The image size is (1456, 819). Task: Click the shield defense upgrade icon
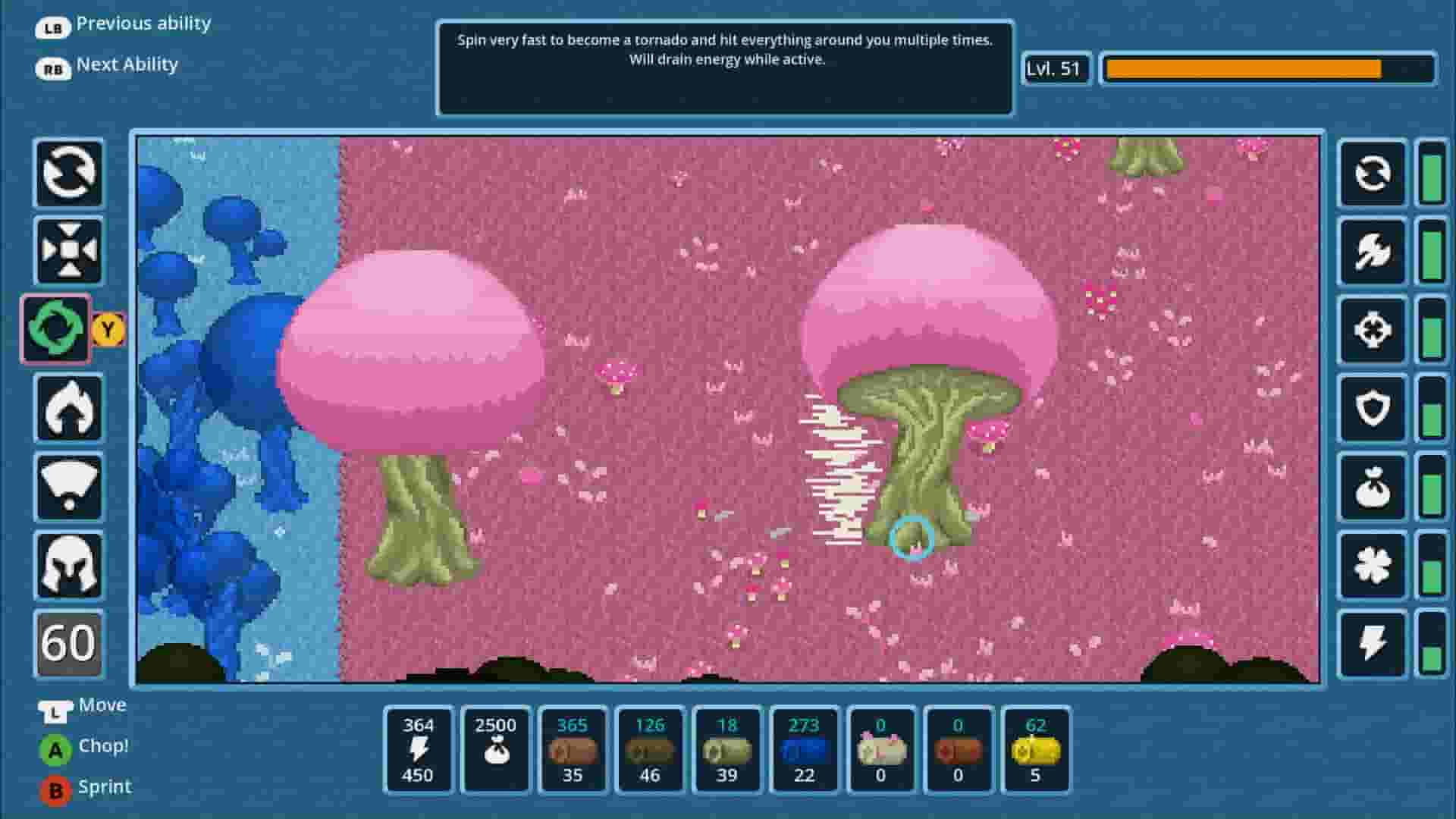tap(1372, 409)
